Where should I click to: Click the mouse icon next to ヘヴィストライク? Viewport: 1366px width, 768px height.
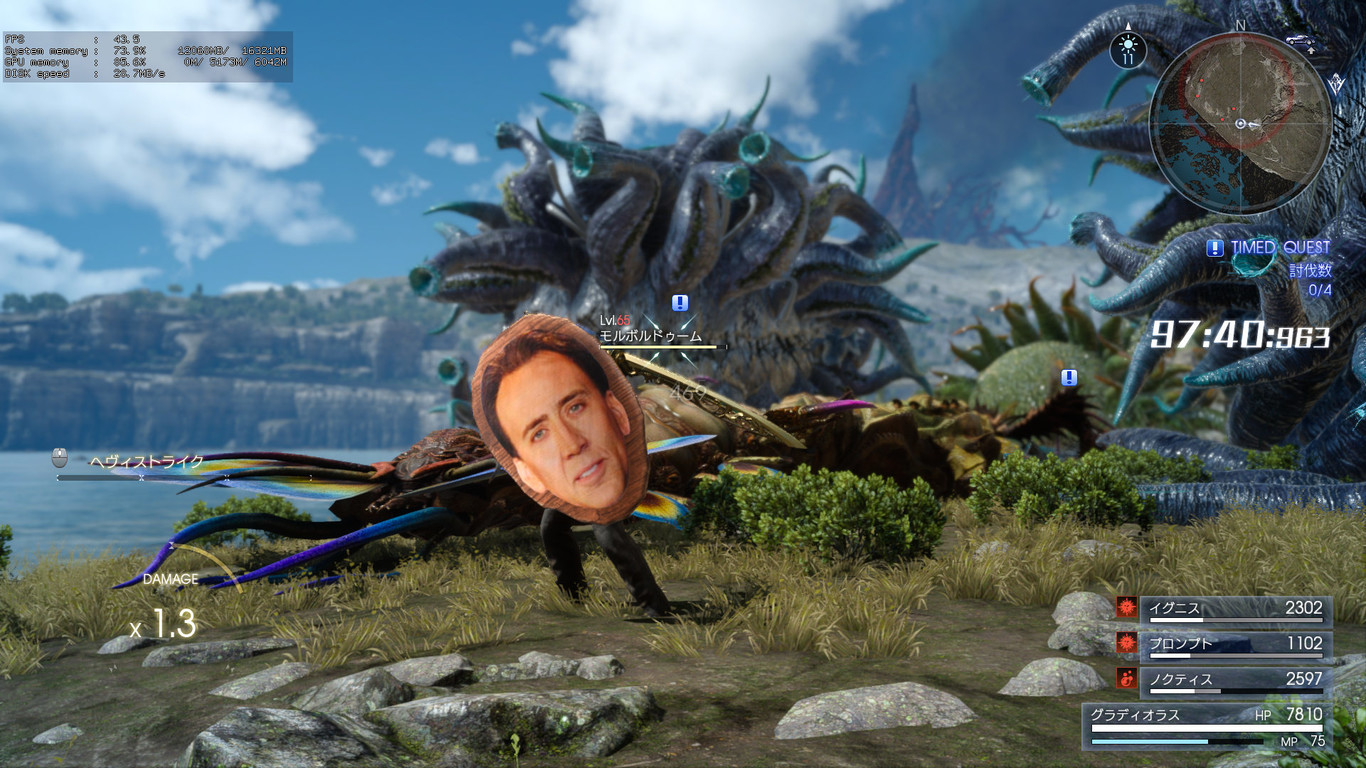point(60,455)
